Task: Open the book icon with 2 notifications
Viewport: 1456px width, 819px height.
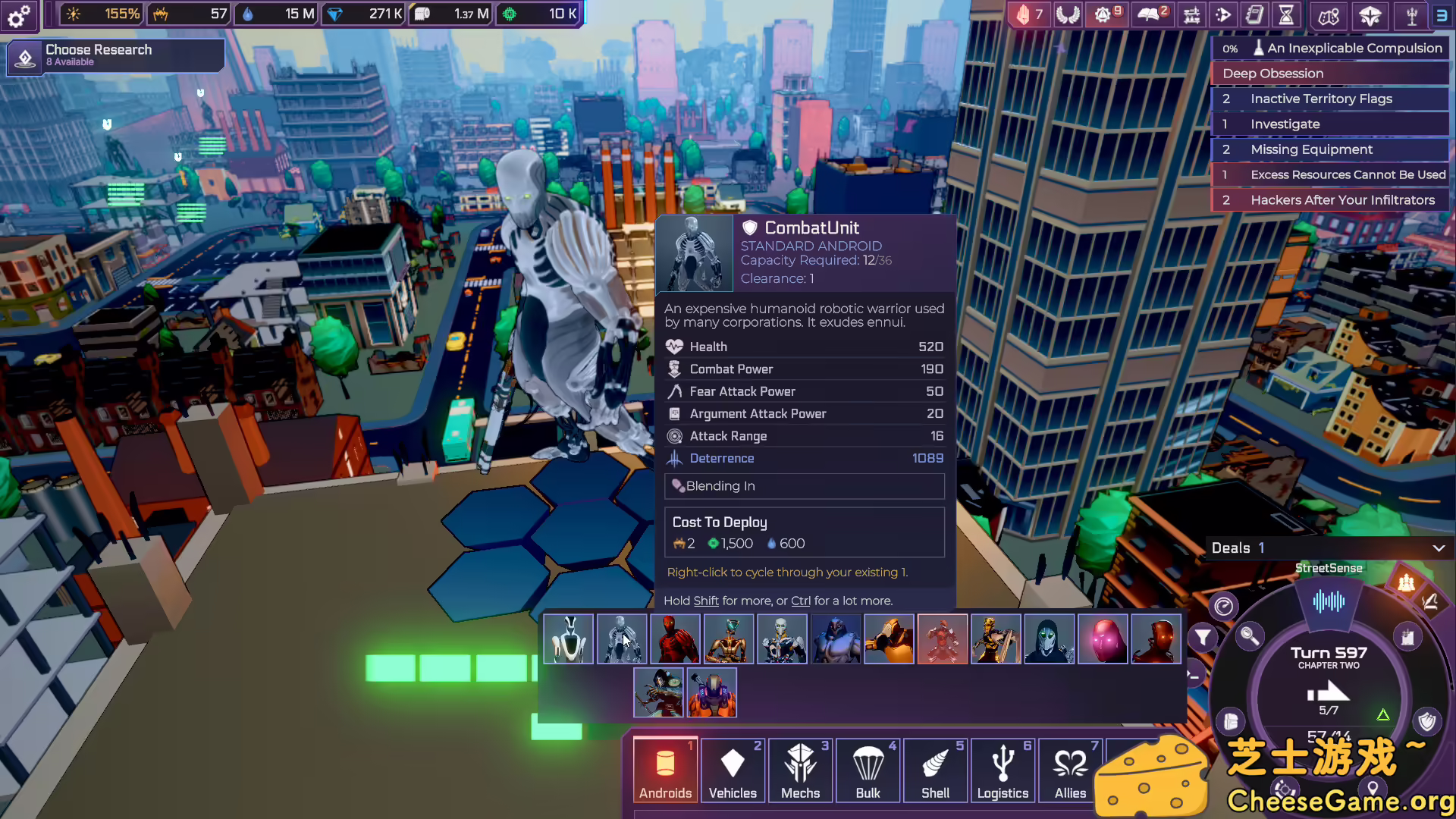Action: tap(1152, 14)
